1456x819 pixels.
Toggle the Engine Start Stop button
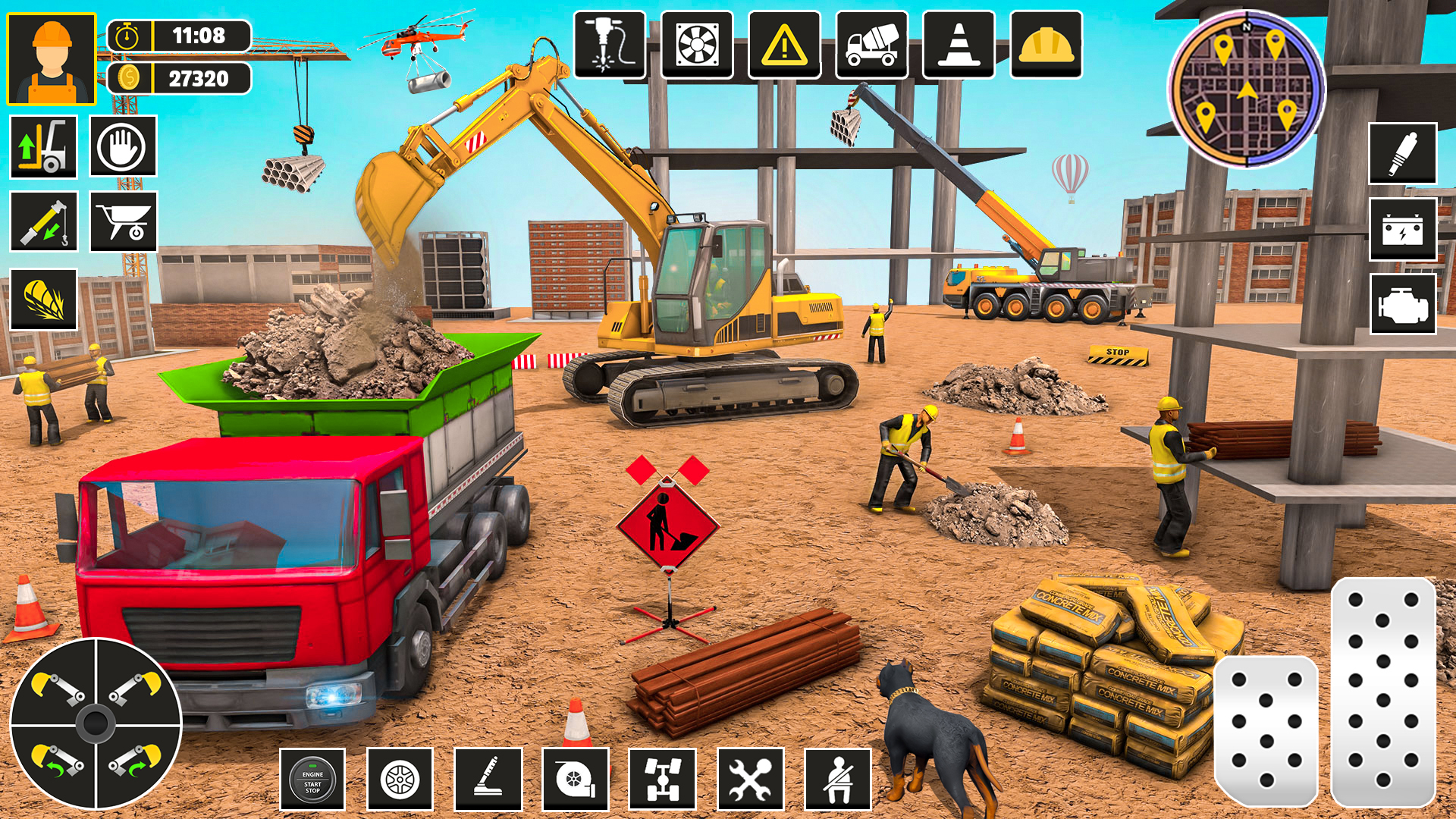click(312, 780)
